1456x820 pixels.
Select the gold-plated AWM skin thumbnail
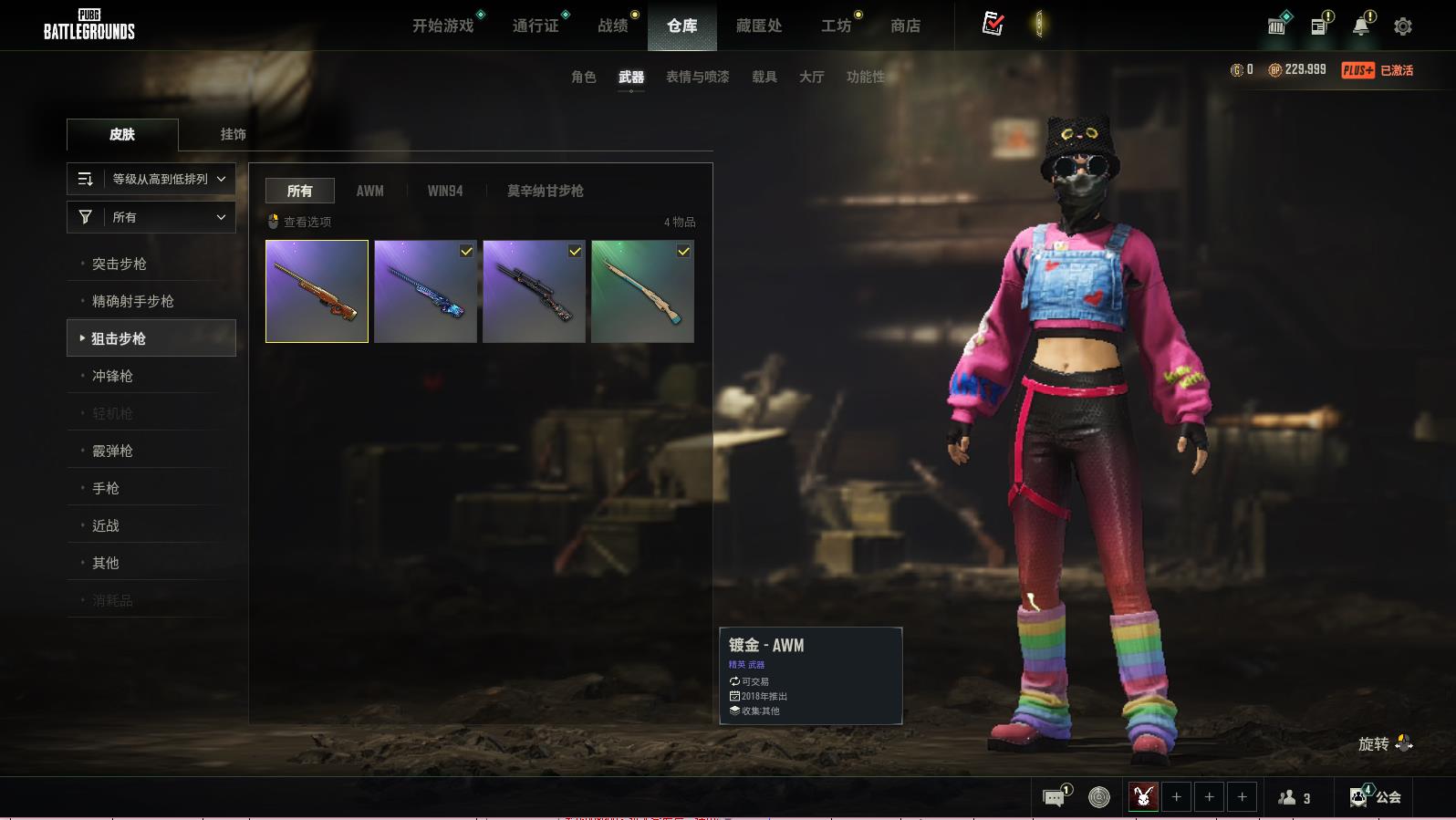tap(317, 291)
